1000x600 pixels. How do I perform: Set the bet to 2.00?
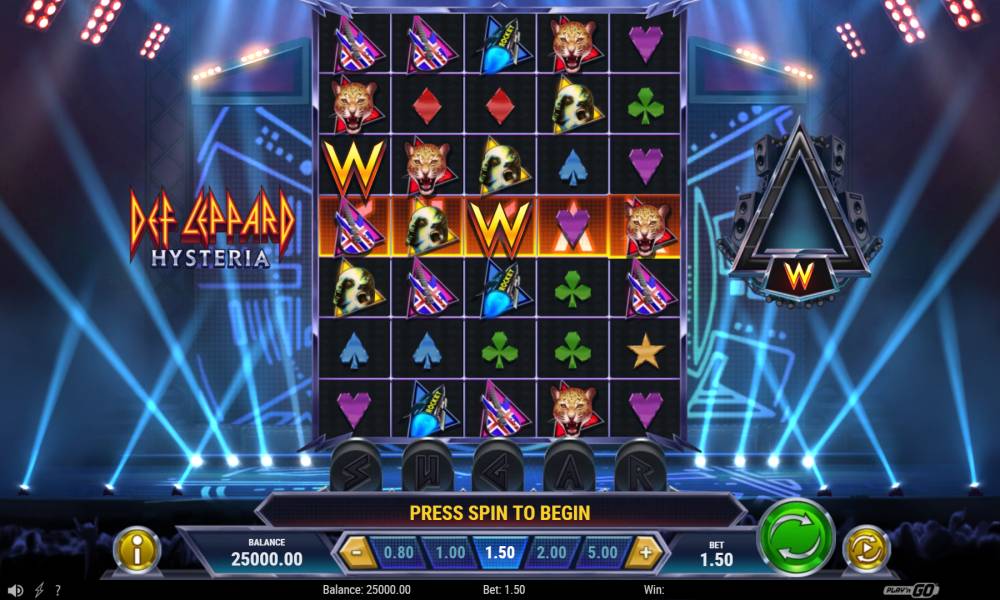pos(550,552)
